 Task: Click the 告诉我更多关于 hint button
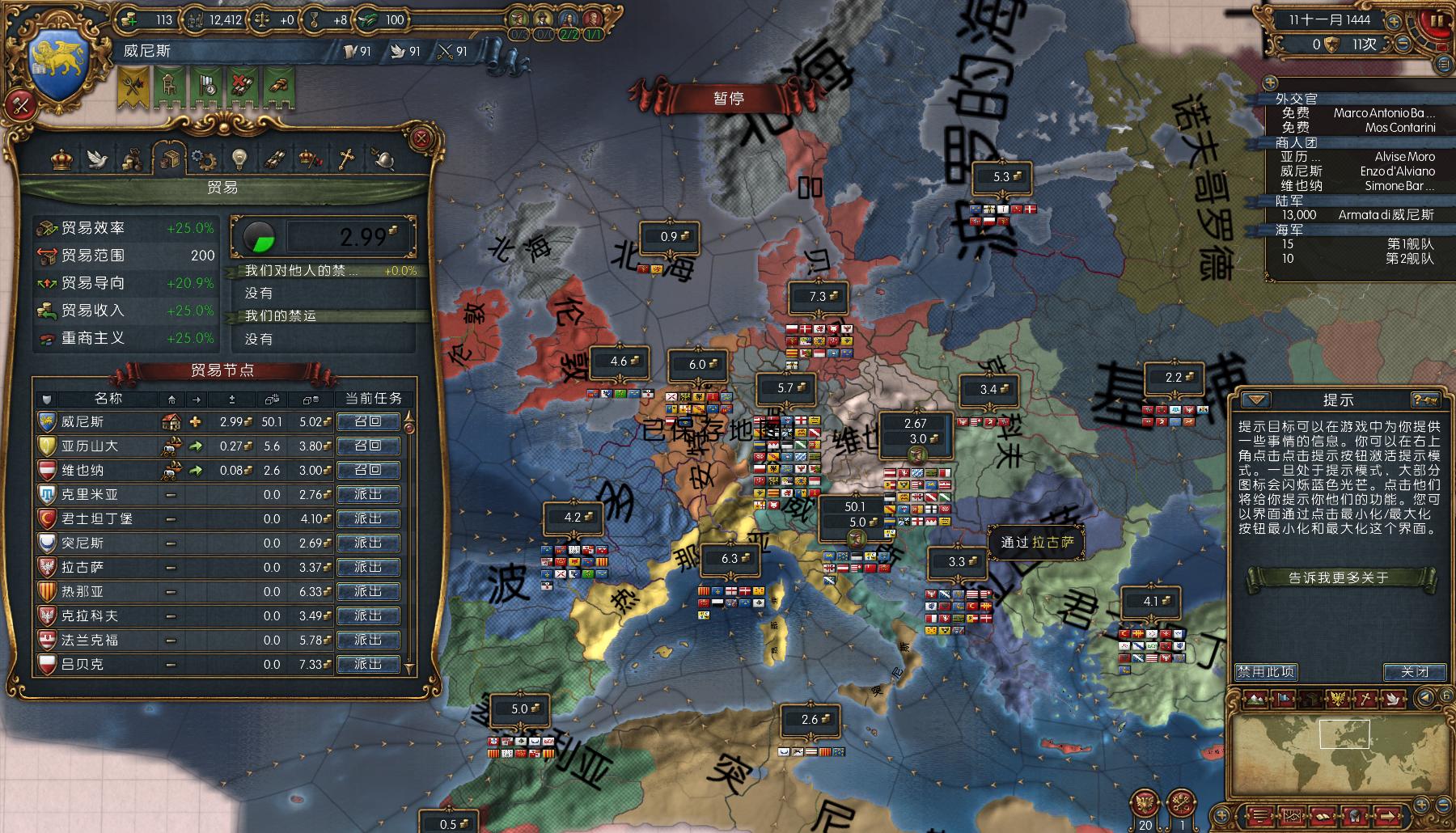(1338, 577)
